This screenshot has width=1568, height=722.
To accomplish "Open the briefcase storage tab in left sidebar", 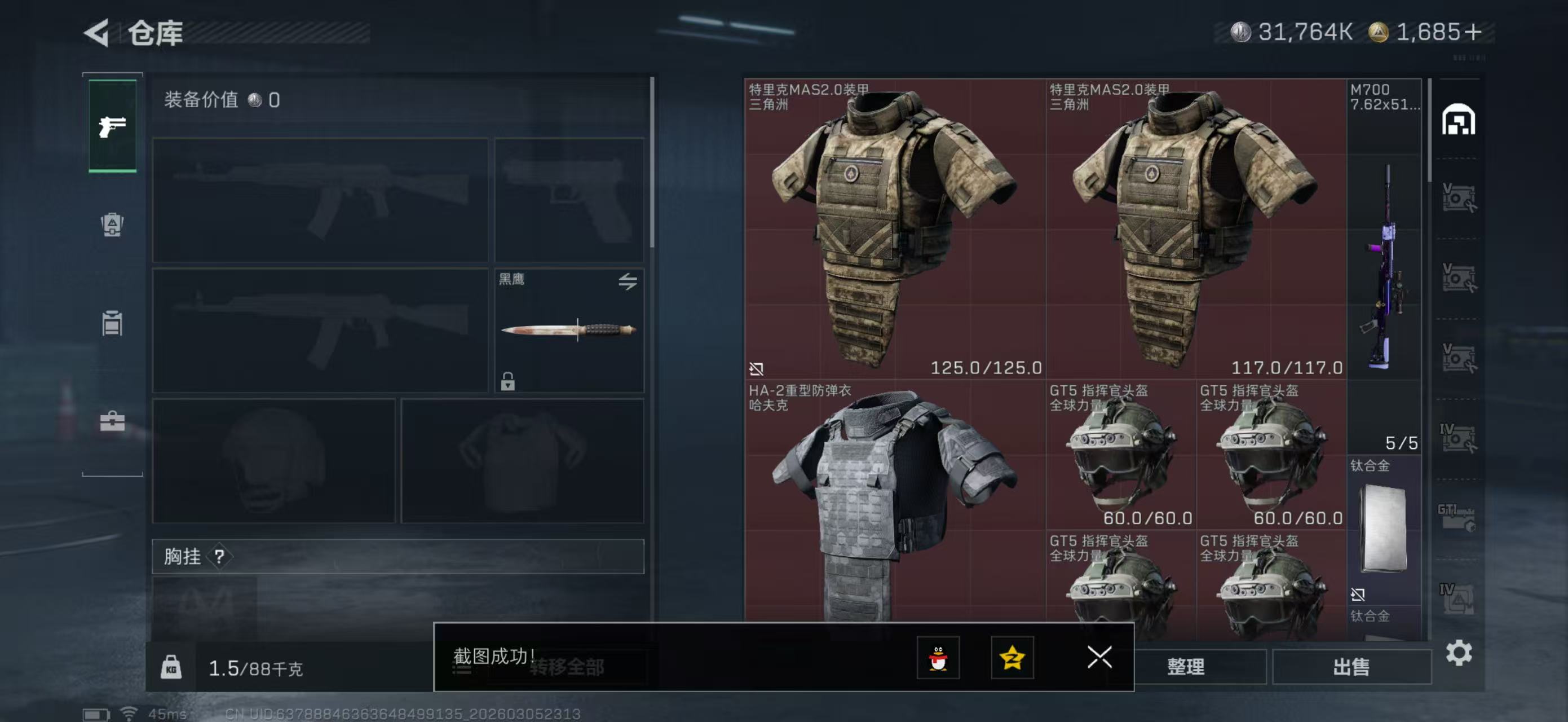I will [112, 421].
